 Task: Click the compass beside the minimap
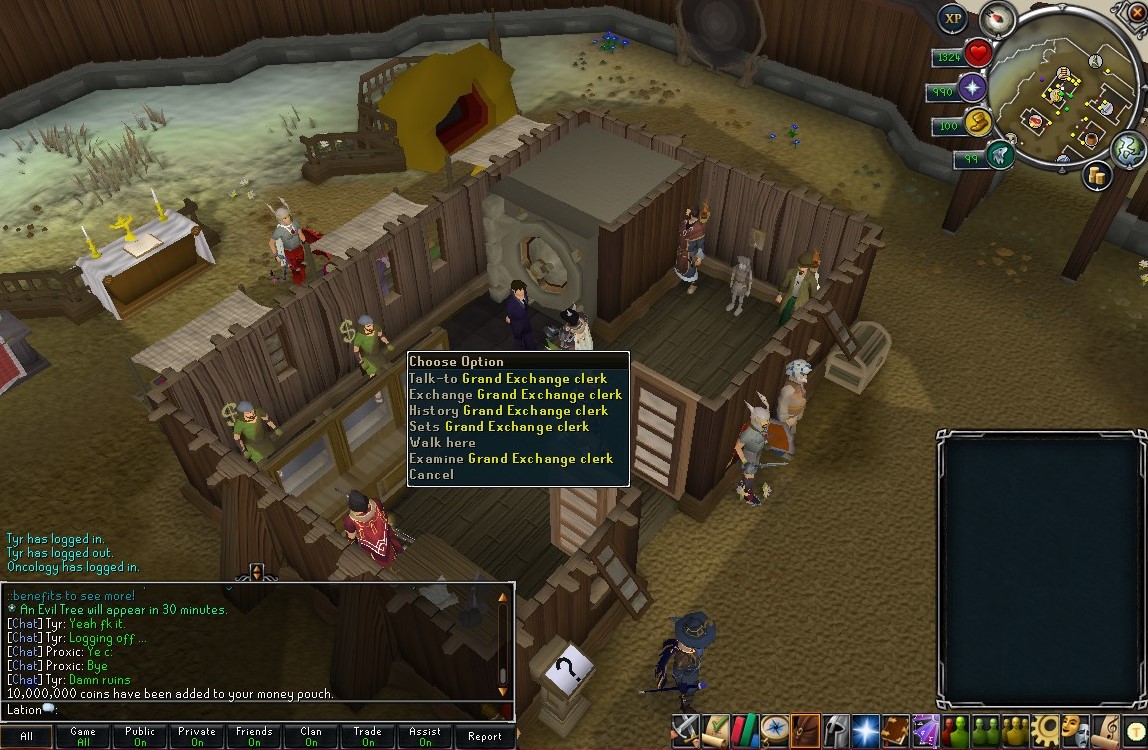(997, 18)
